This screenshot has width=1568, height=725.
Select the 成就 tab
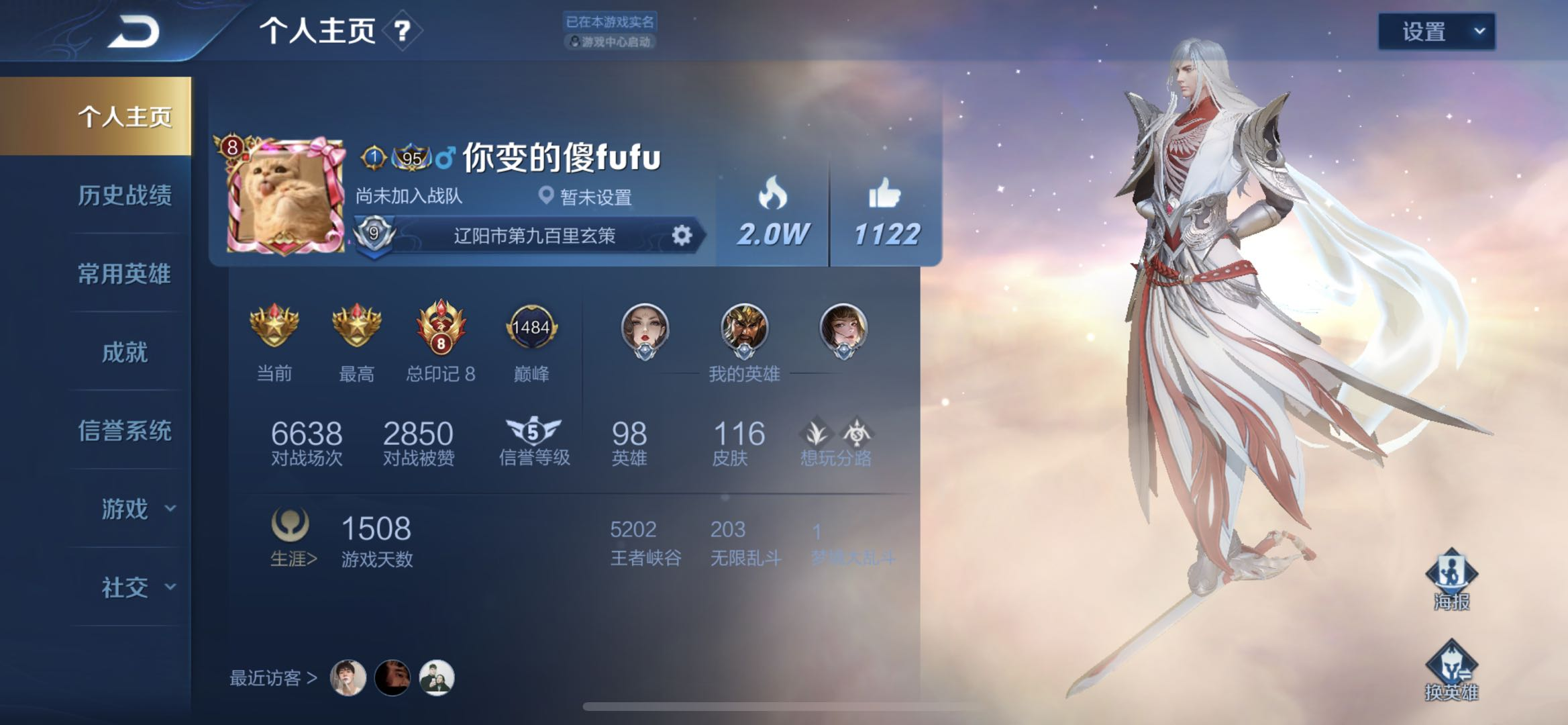click(125, 352)
